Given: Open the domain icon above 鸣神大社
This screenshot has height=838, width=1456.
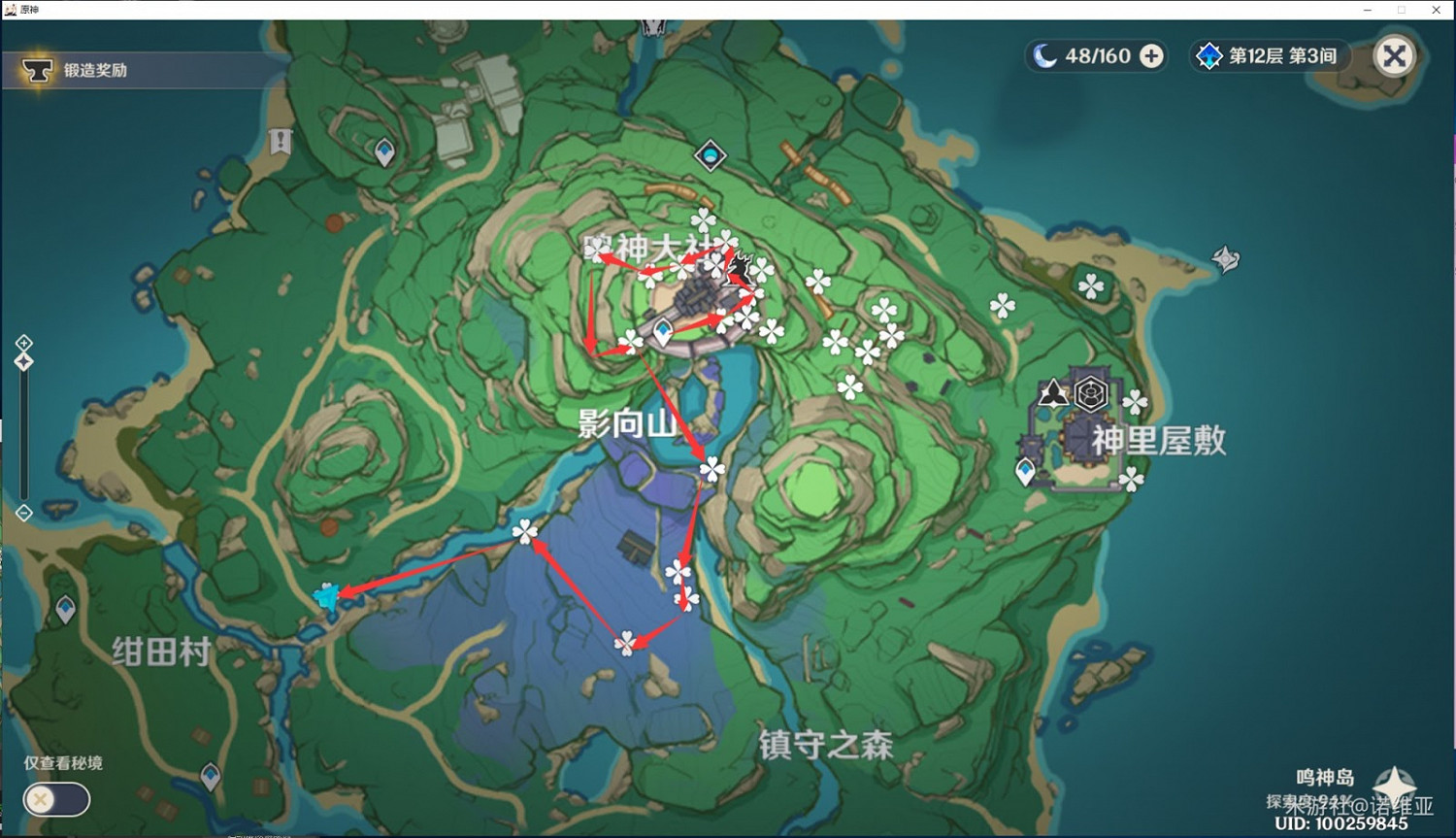Looking at the screenshot, I should point(711,155).
